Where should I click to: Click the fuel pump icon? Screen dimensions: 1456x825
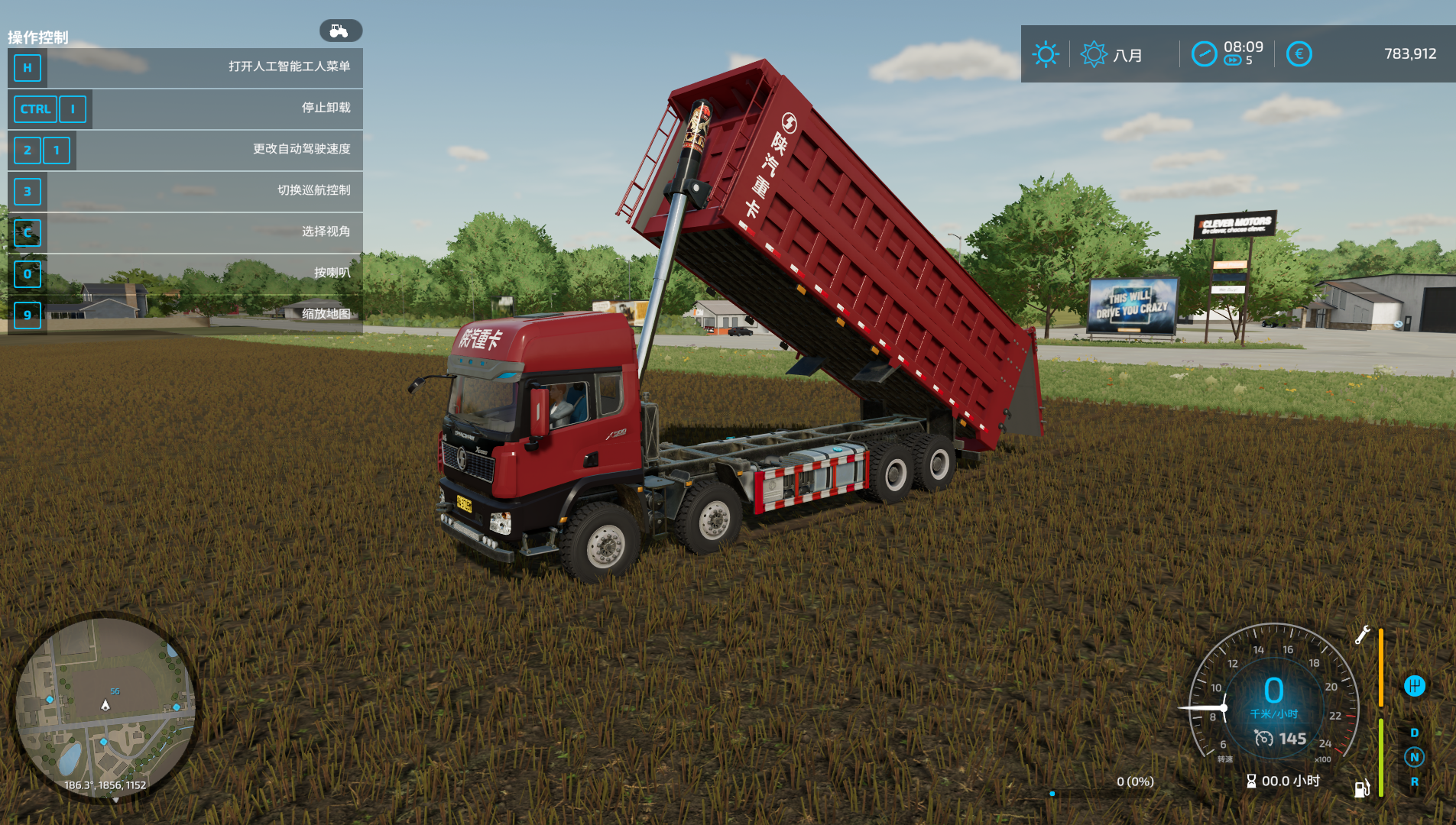[x=1361, y=788]
